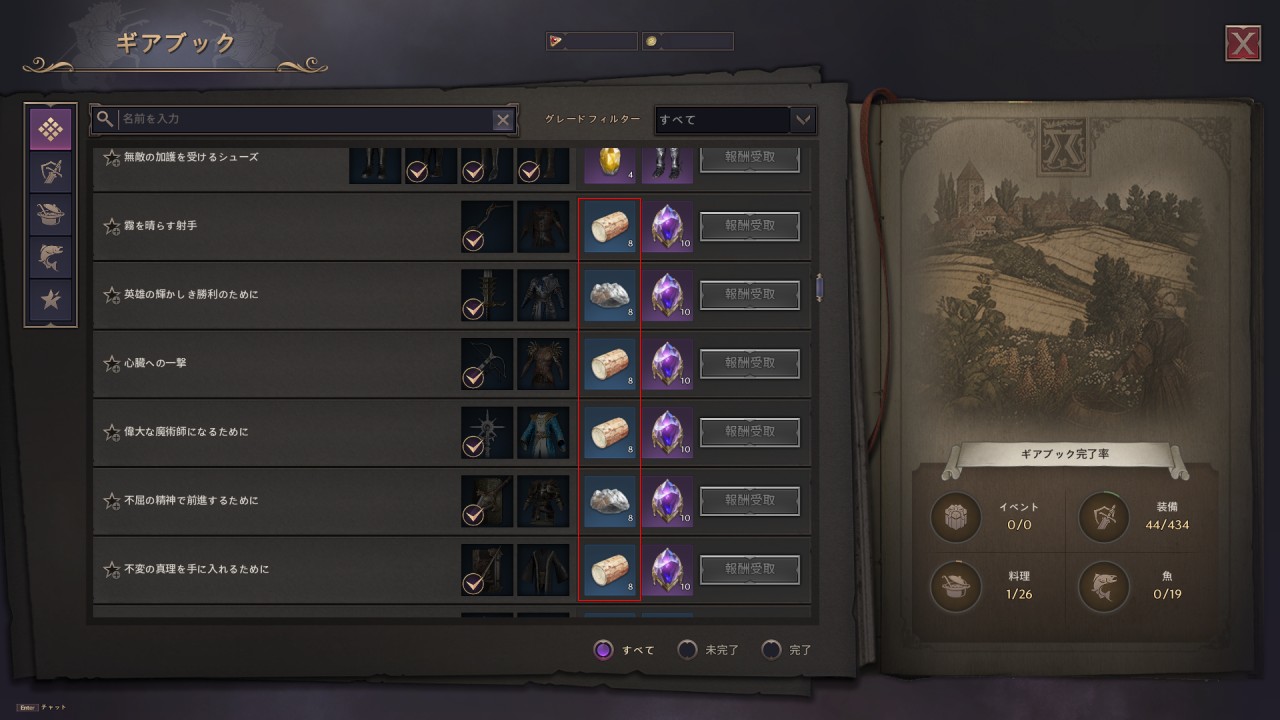The width and height of the screenshot is (1280, 720).
Task: Switch to the fish category tab
Action: click(50, 257)
